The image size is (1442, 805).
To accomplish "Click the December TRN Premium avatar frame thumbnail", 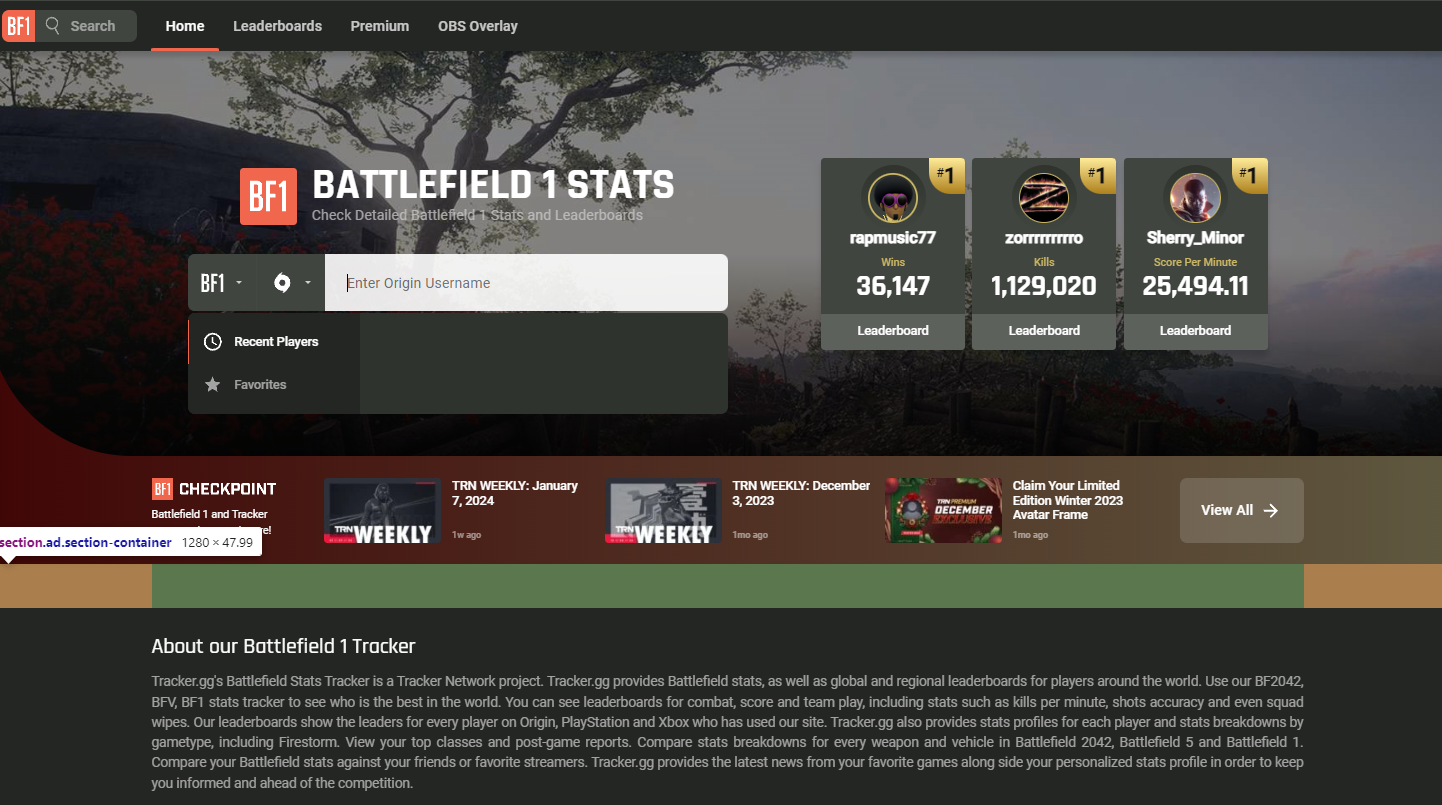I will pyautogui.click(x=941, y=510).
